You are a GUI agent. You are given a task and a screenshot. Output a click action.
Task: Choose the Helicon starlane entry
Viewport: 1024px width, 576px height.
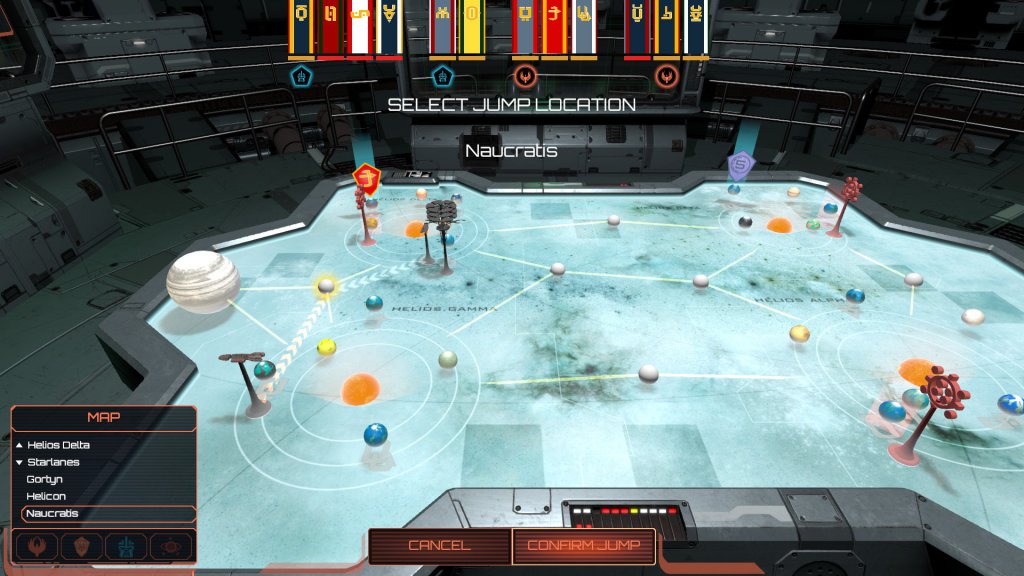pyautogui.click(x=46, y=496)
